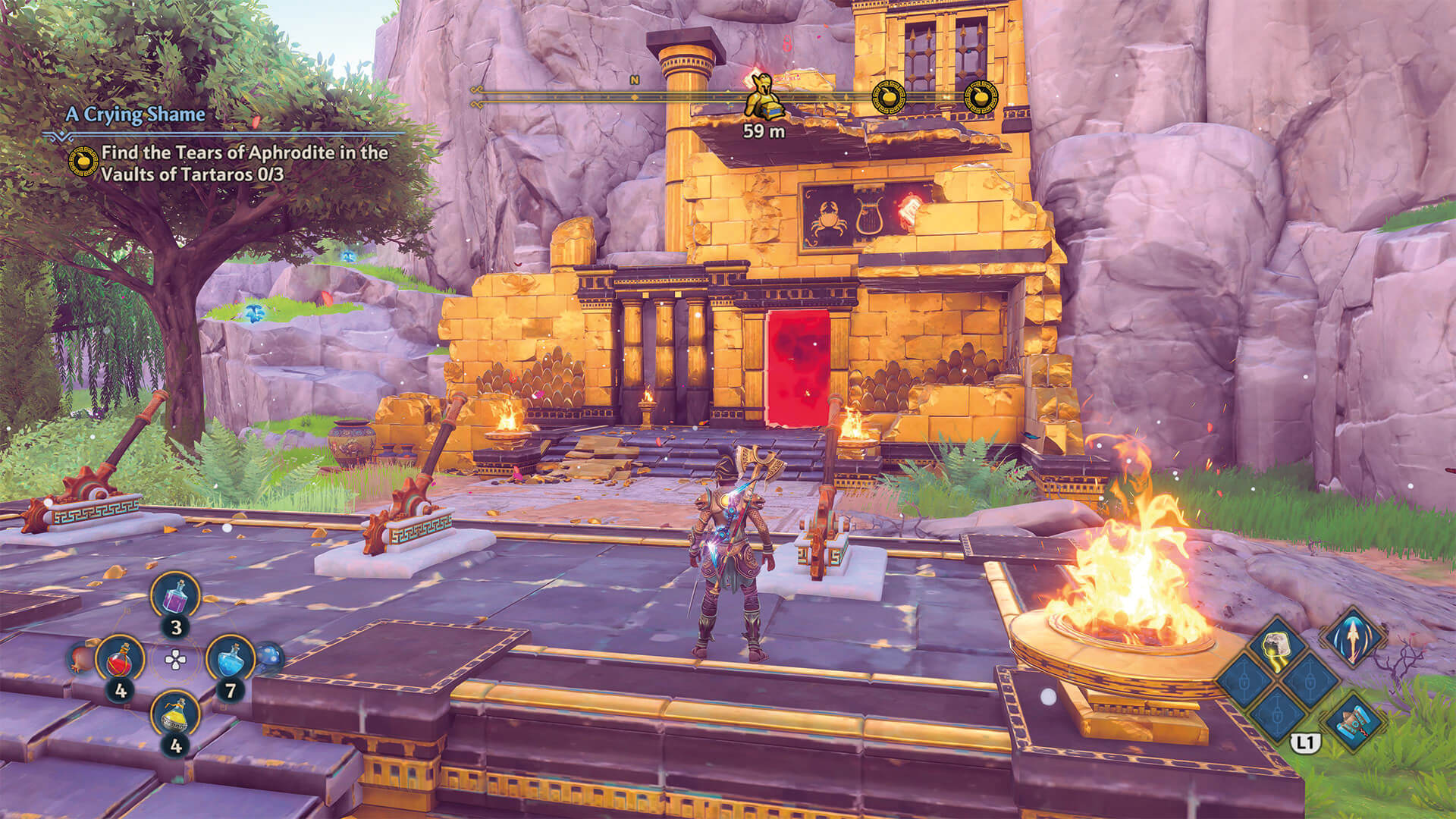This screenshot has width=1456, height=819.
Task: Open the A Crying Shame quest tracker
Action: (x=135, y=115)
